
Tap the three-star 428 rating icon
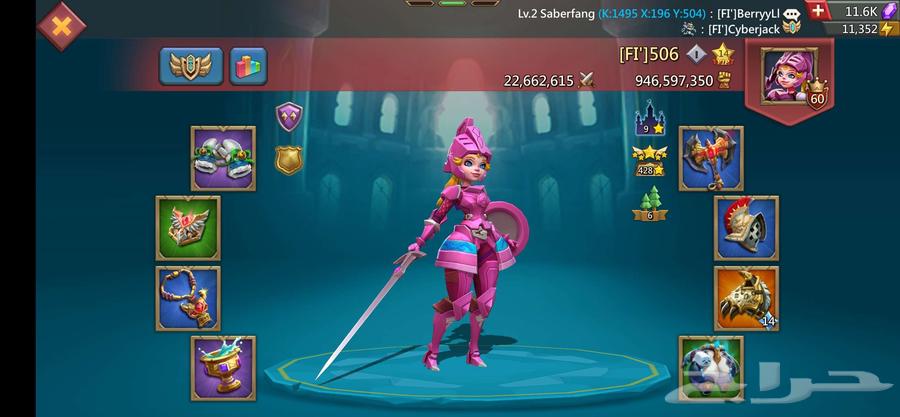(x=650, y=161)
